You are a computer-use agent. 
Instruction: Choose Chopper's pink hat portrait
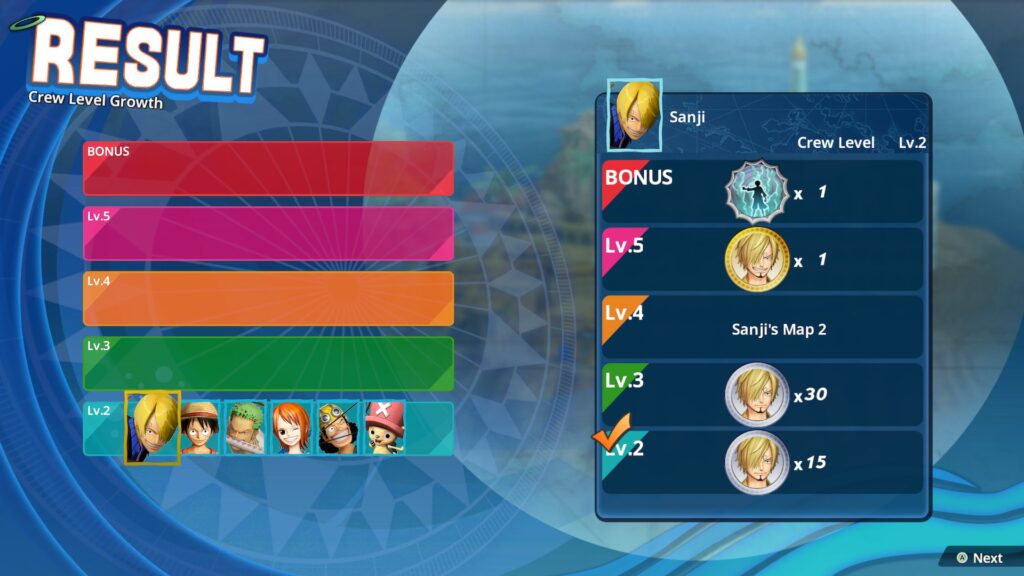click(385, 428)
